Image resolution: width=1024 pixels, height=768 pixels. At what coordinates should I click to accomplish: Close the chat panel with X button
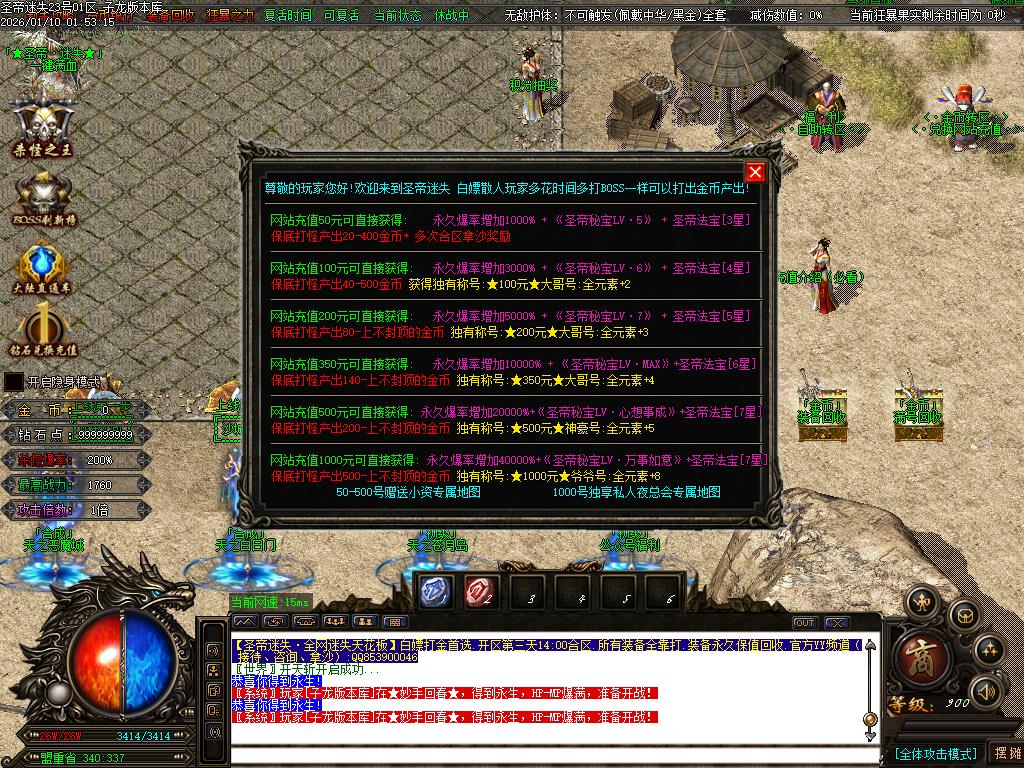(837, 623)
